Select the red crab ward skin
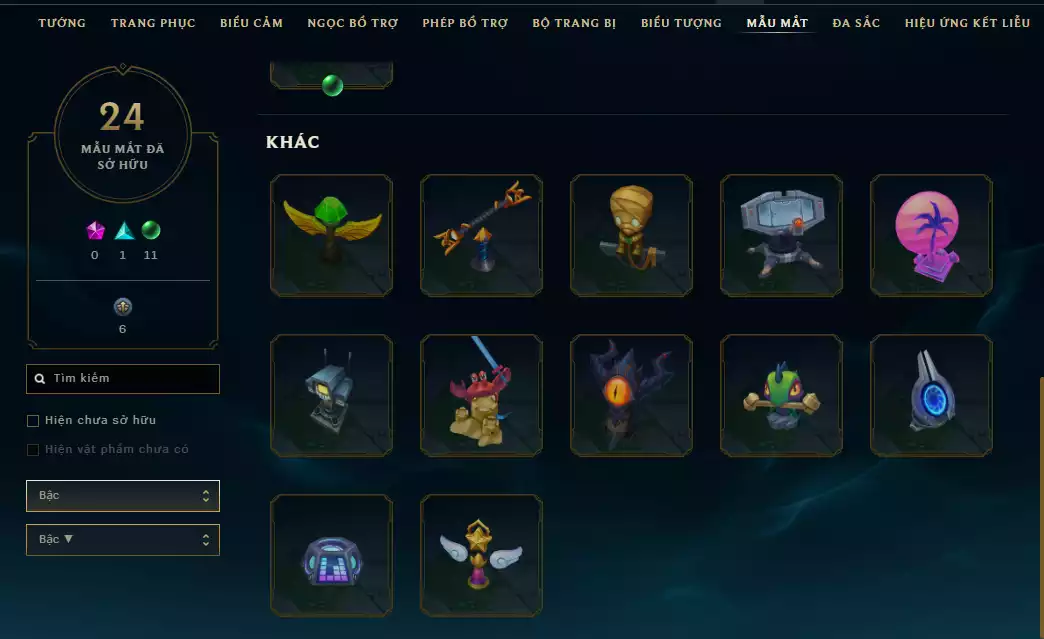The width and height of the screenshot is (1044, 639). pos(481,395)
